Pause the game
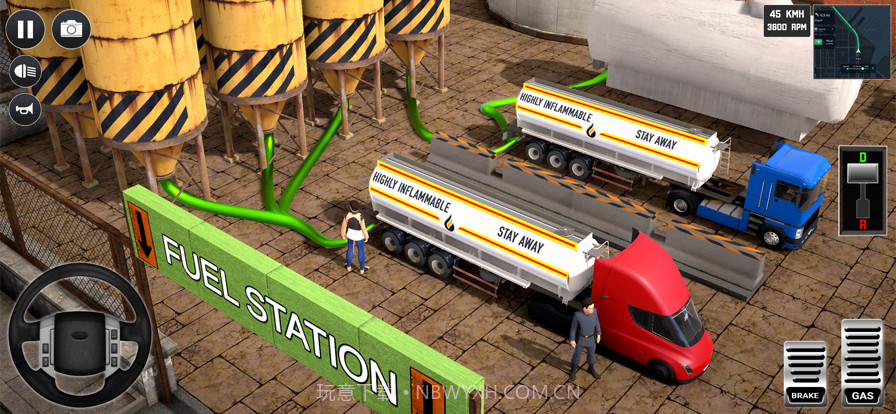The image size is (896, 414). (x=25, y=29)
